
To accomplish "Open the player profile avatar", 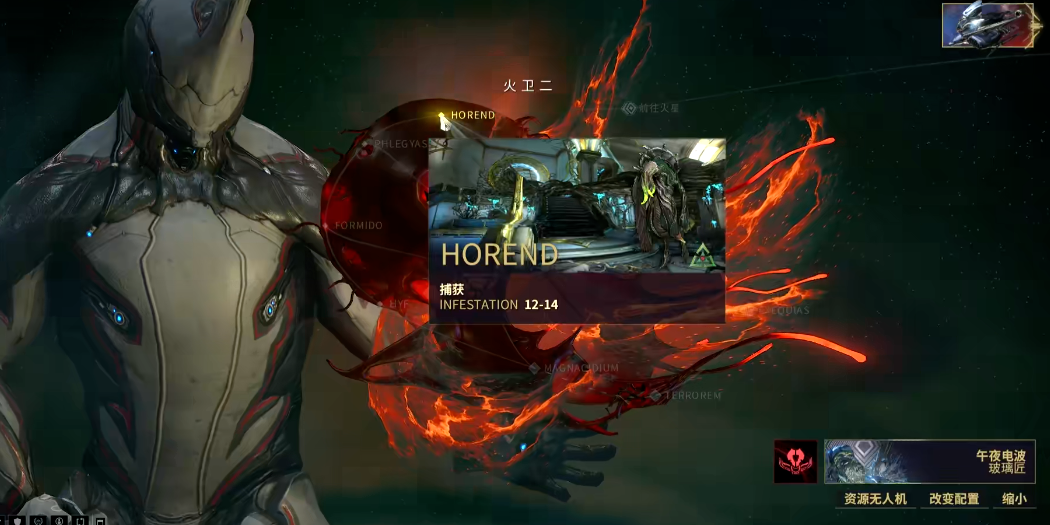I will 990,25.
